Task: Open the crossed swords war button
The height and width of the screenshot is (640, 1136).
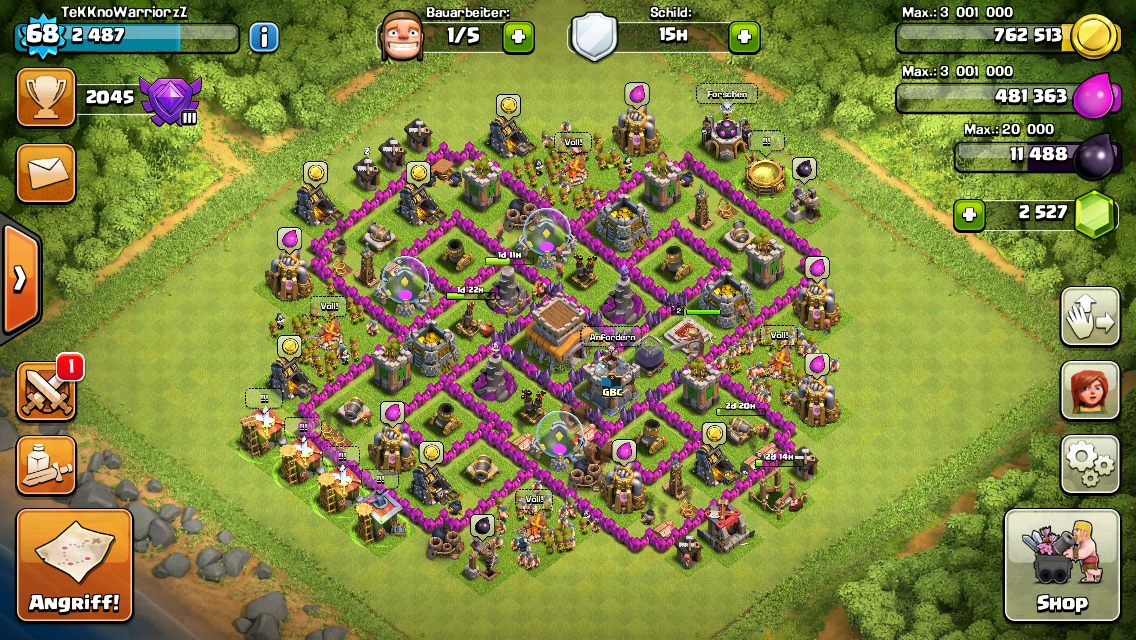Action: (46, 392)
